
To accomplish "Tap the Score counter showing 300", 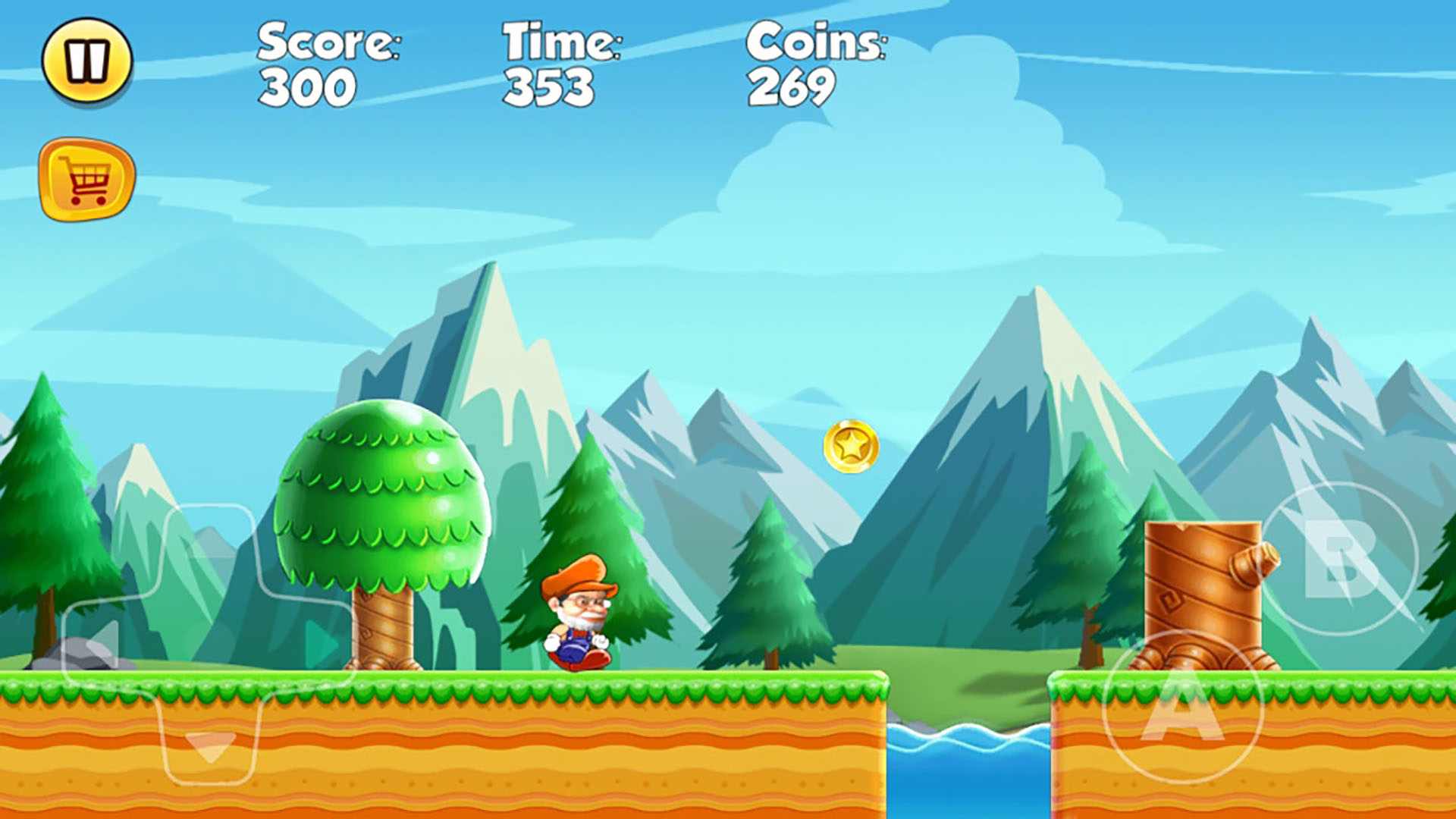I will [306, 86].
